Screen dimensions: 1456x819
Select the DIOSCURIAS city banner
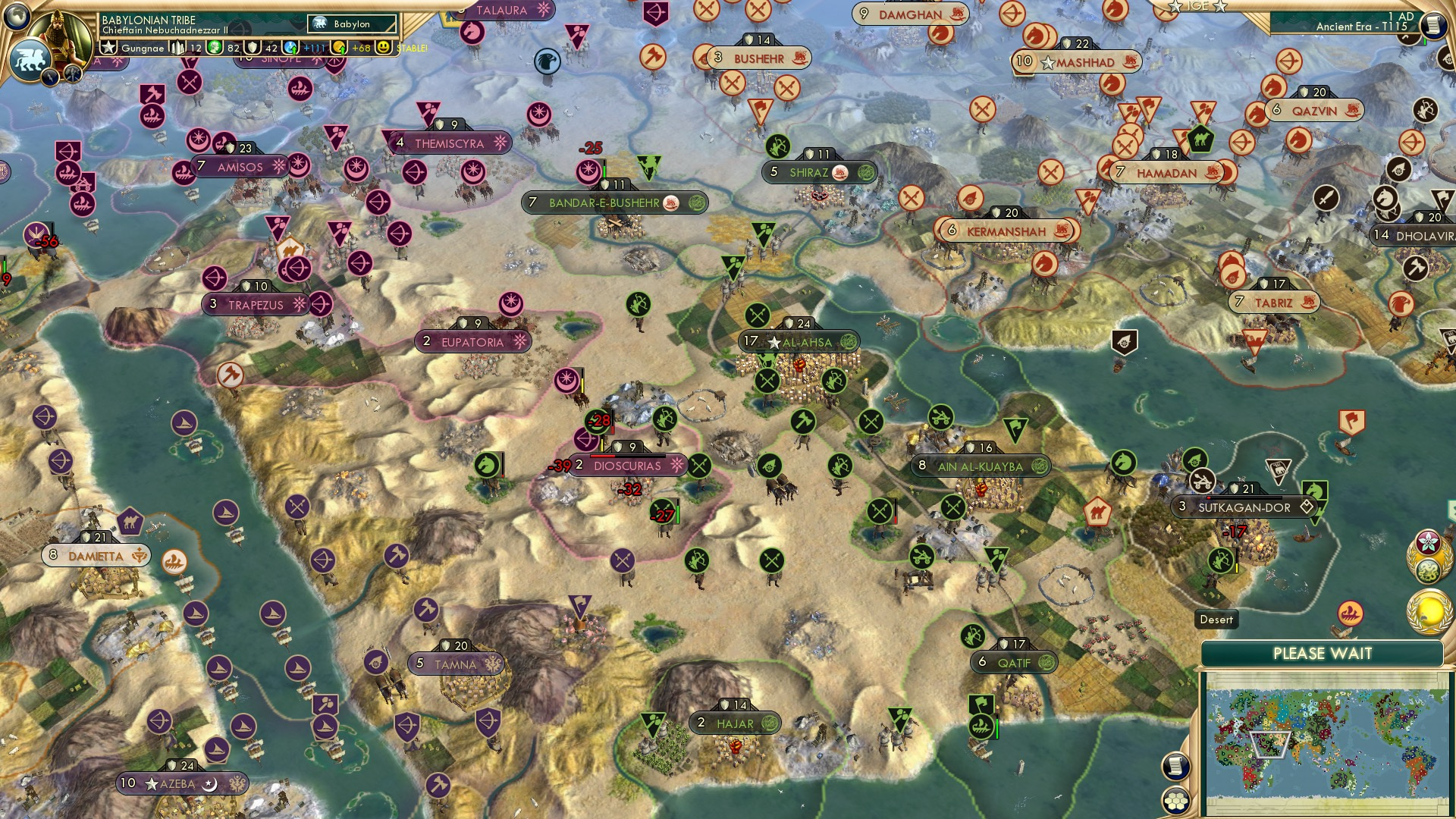(x=628, y=464)
